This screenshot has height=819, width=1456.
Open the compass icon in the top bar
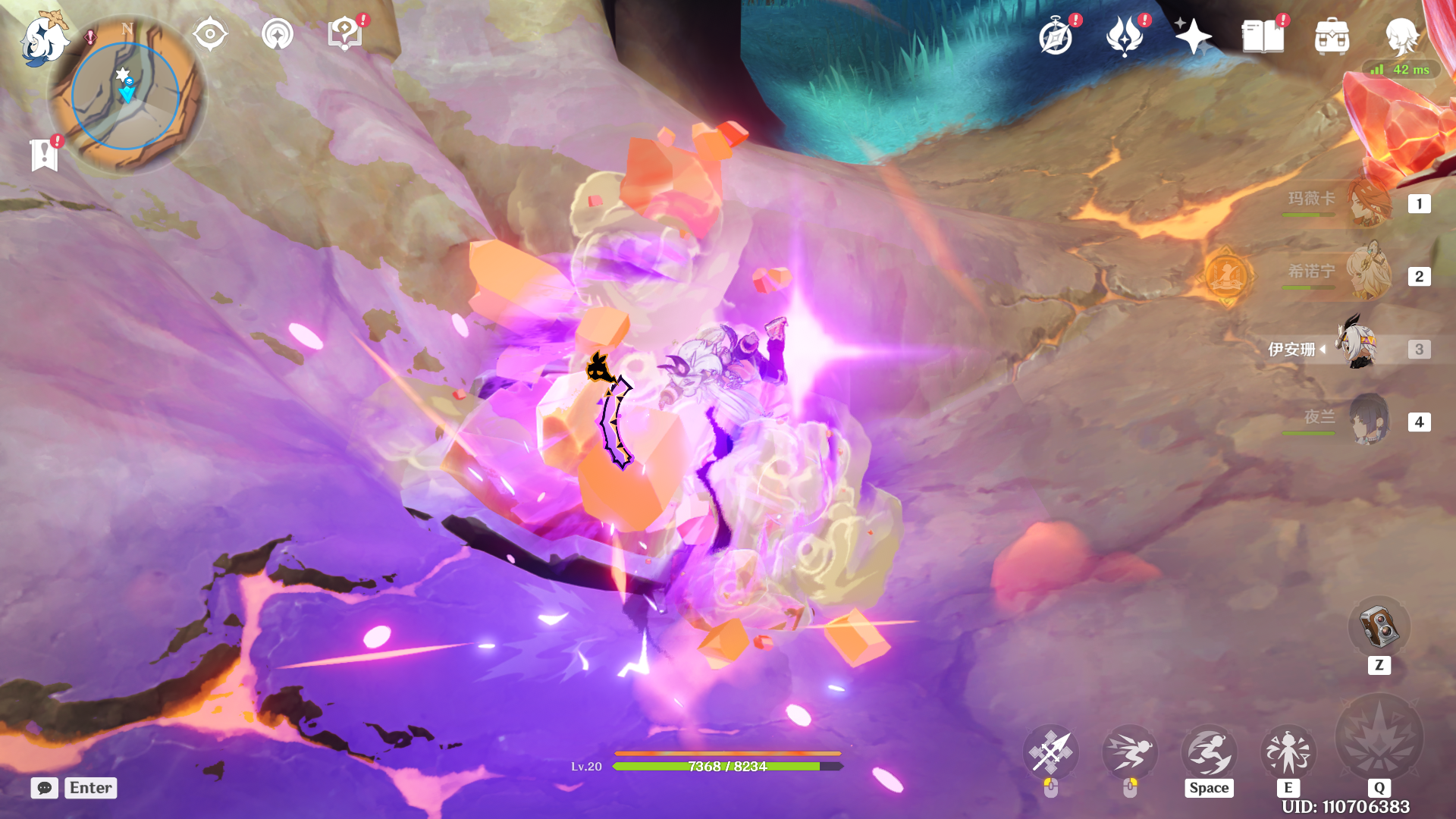(1056, 36)
